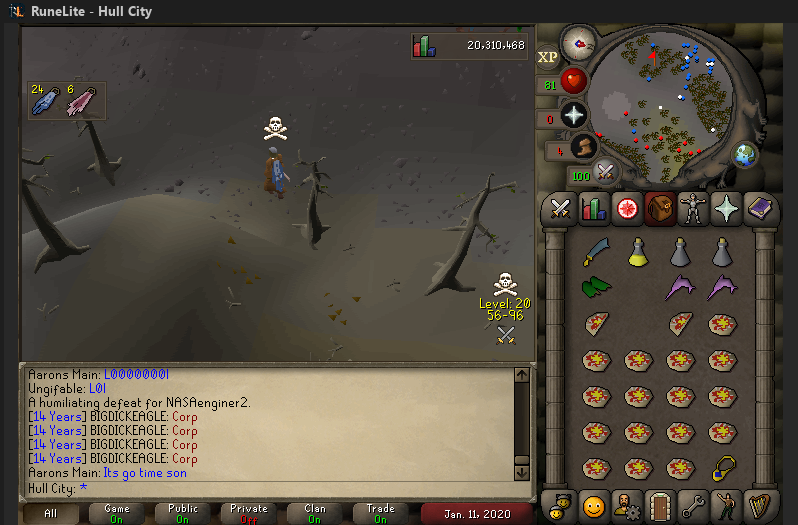Activate the quick-prayers orb
798x525 pixels.
pyautogui.click(x=574, y=114)
